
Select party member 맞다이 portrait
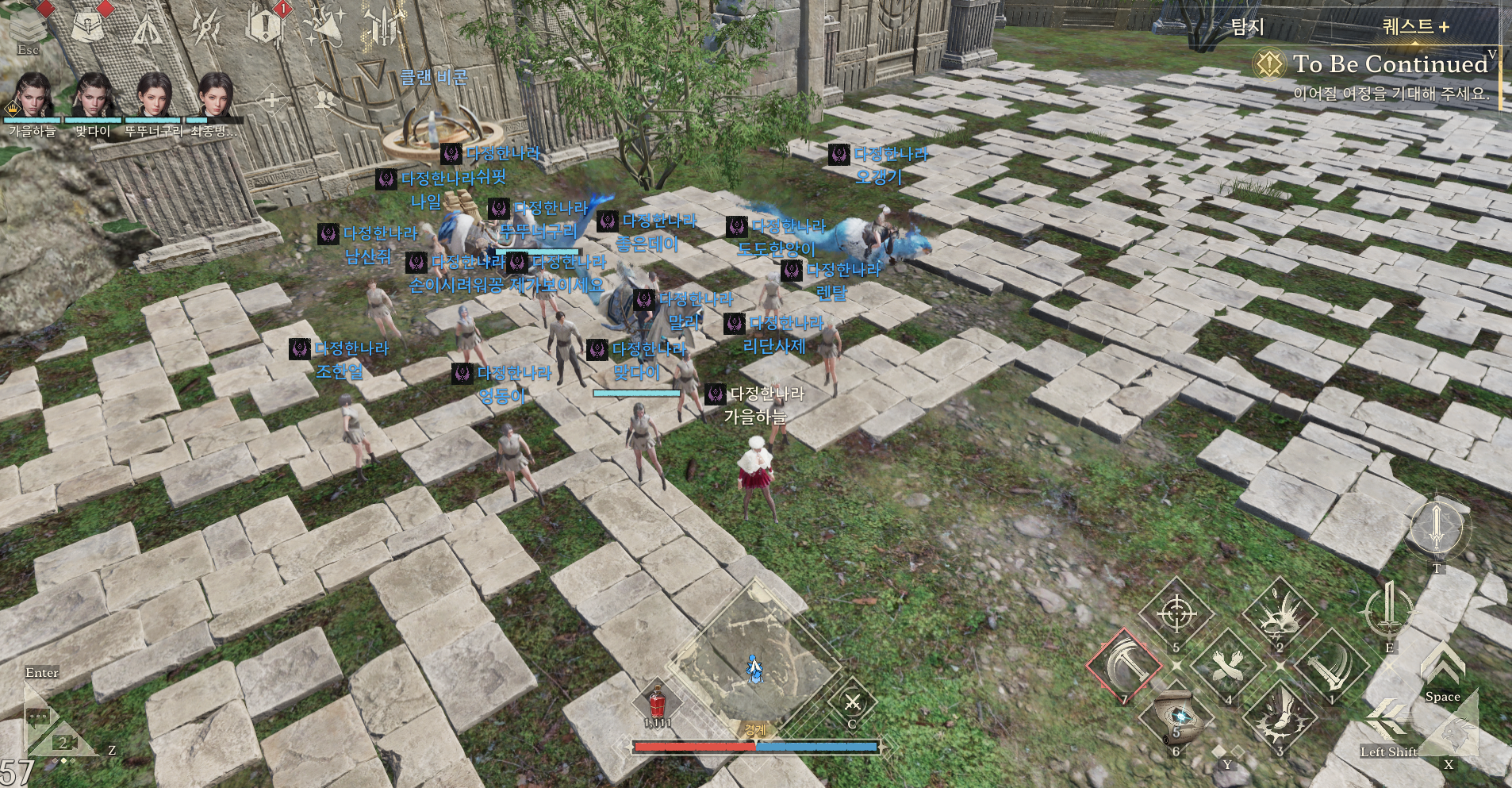point(92,96)
